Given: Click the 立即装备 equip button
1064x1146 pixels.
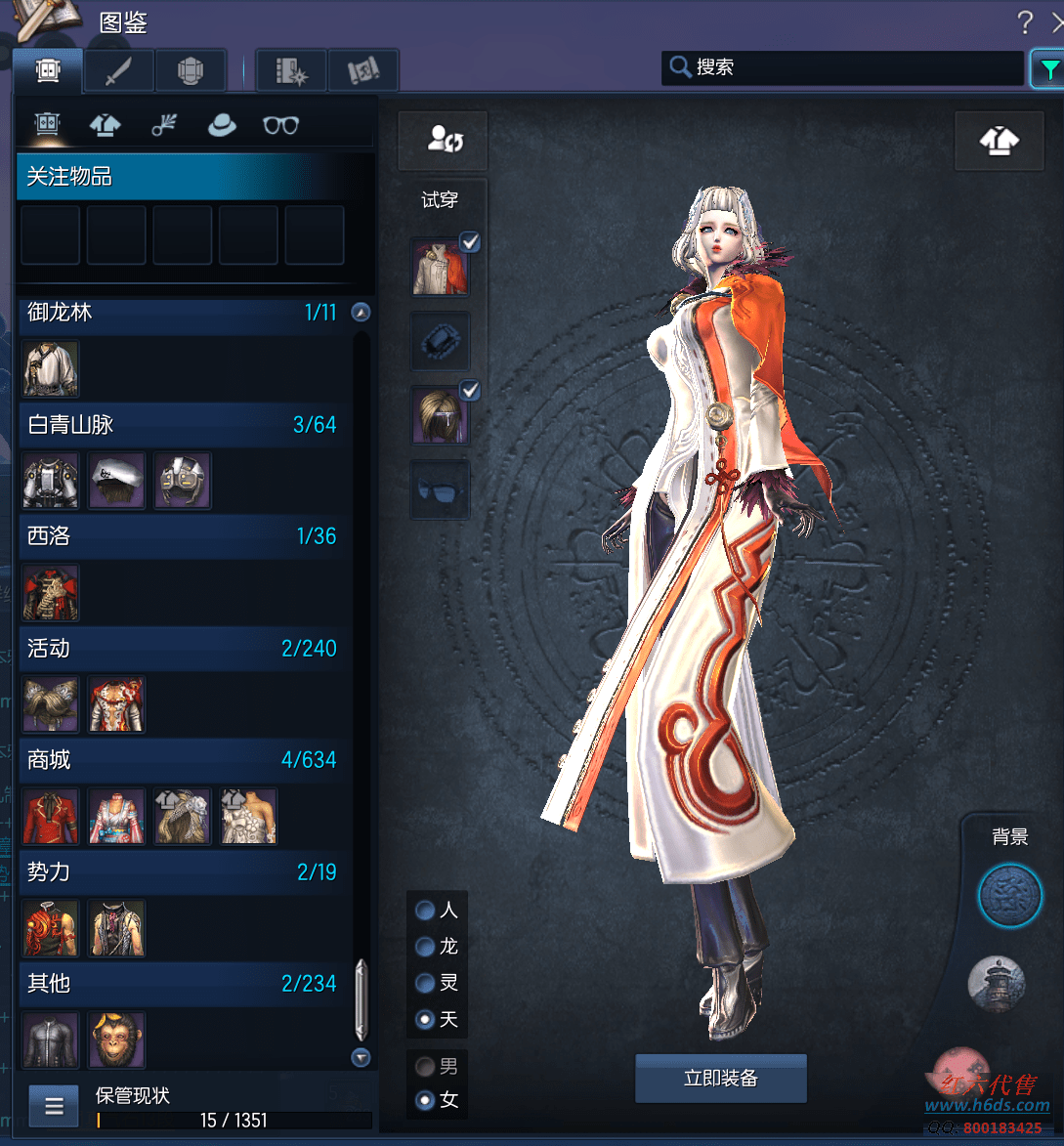Looking at the screenshot, I should [x=721, y=1079].
